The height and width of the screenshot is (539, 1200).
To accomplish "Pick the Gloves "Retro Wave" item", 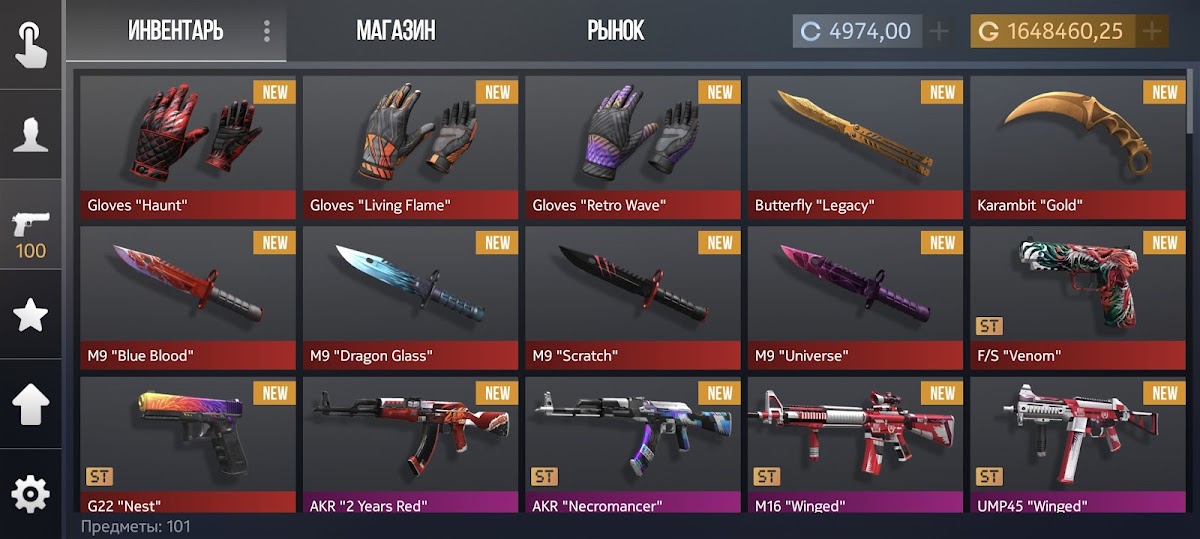I will 633,146.
